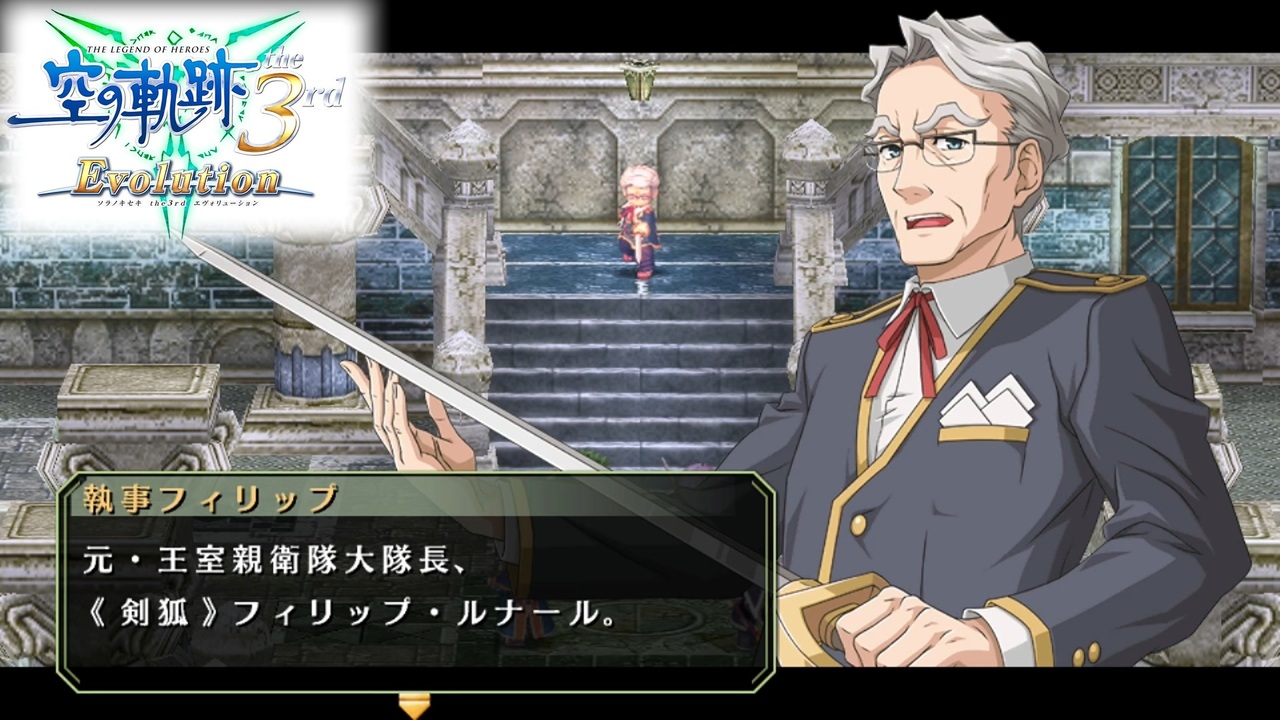Select the game logo in the top-left corner

click(175, 110)
